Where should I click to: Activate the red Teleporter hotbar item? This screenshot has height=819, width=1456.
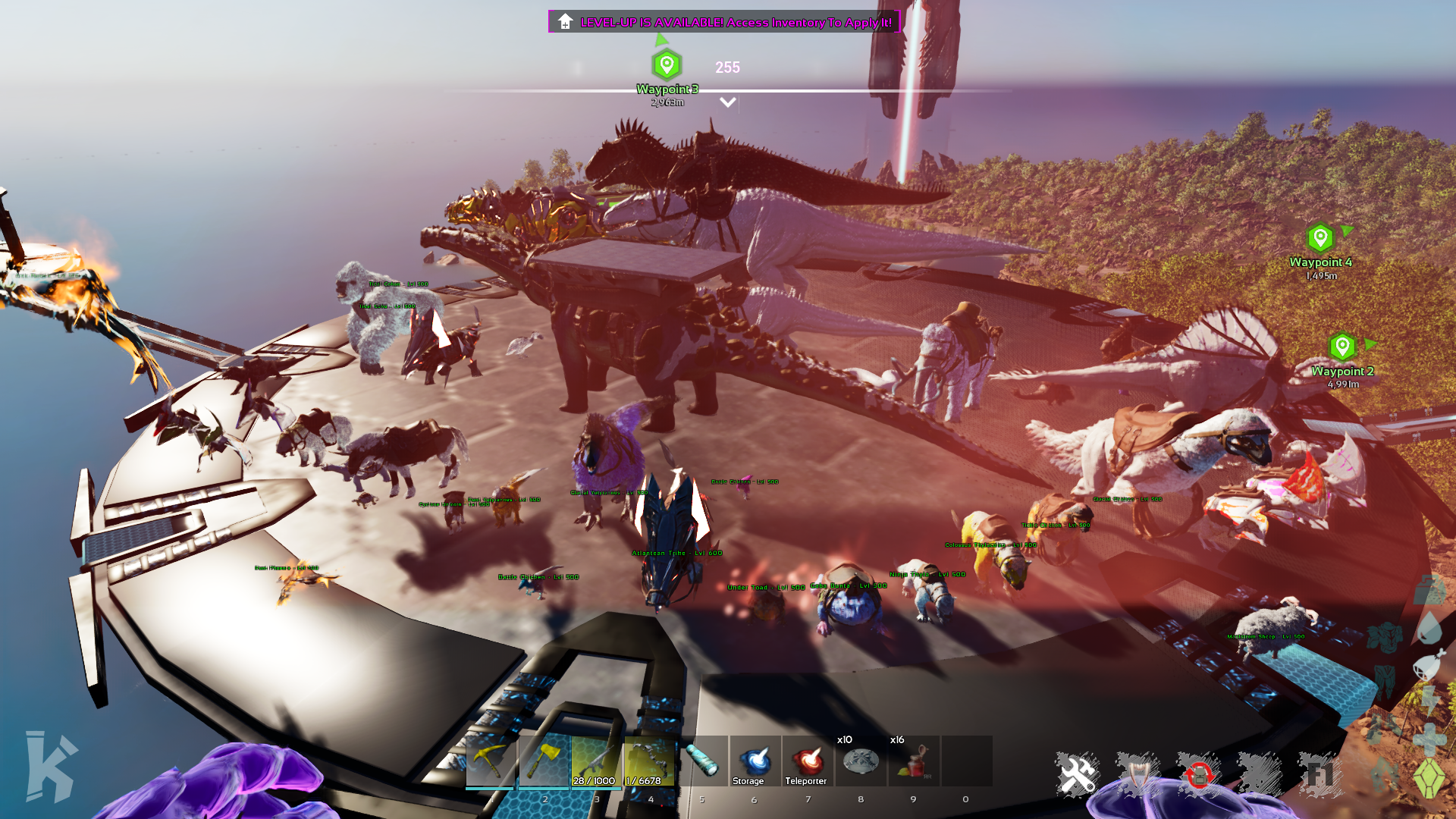808,761
